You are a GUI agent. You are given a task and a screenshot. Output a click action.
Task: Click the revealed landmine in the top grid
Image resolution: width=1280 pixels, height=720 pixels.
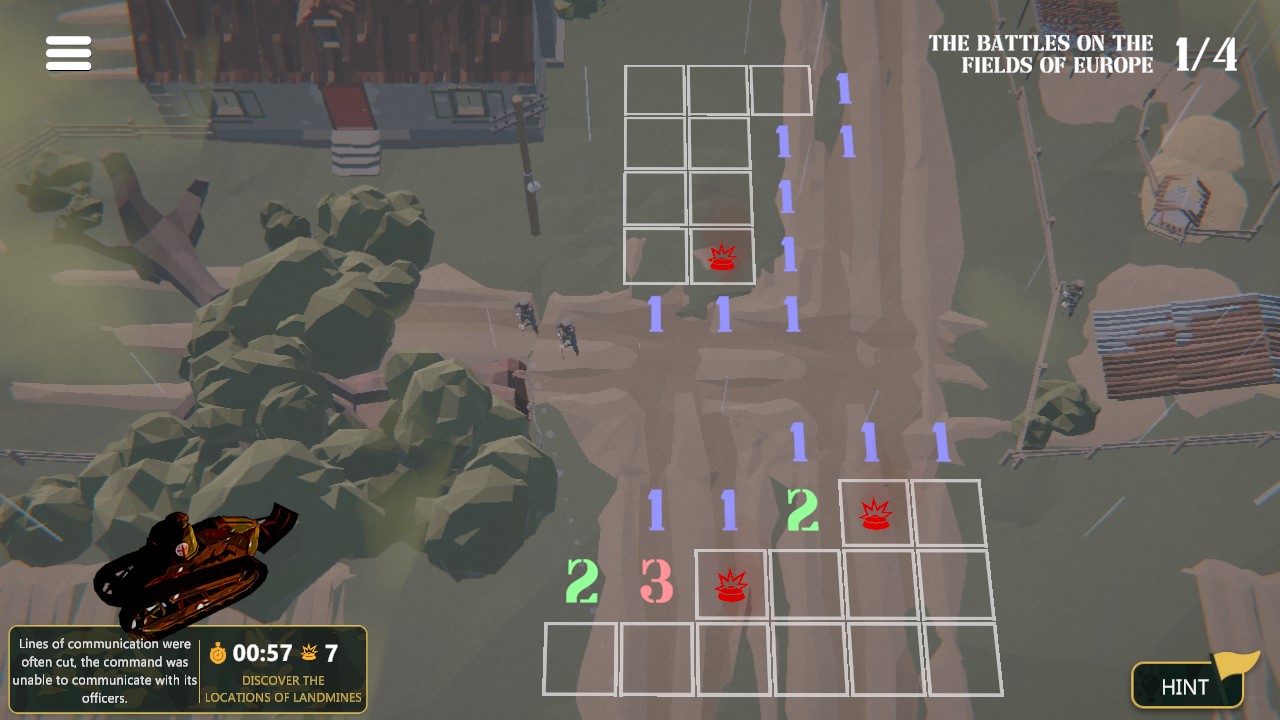(722, 257)
